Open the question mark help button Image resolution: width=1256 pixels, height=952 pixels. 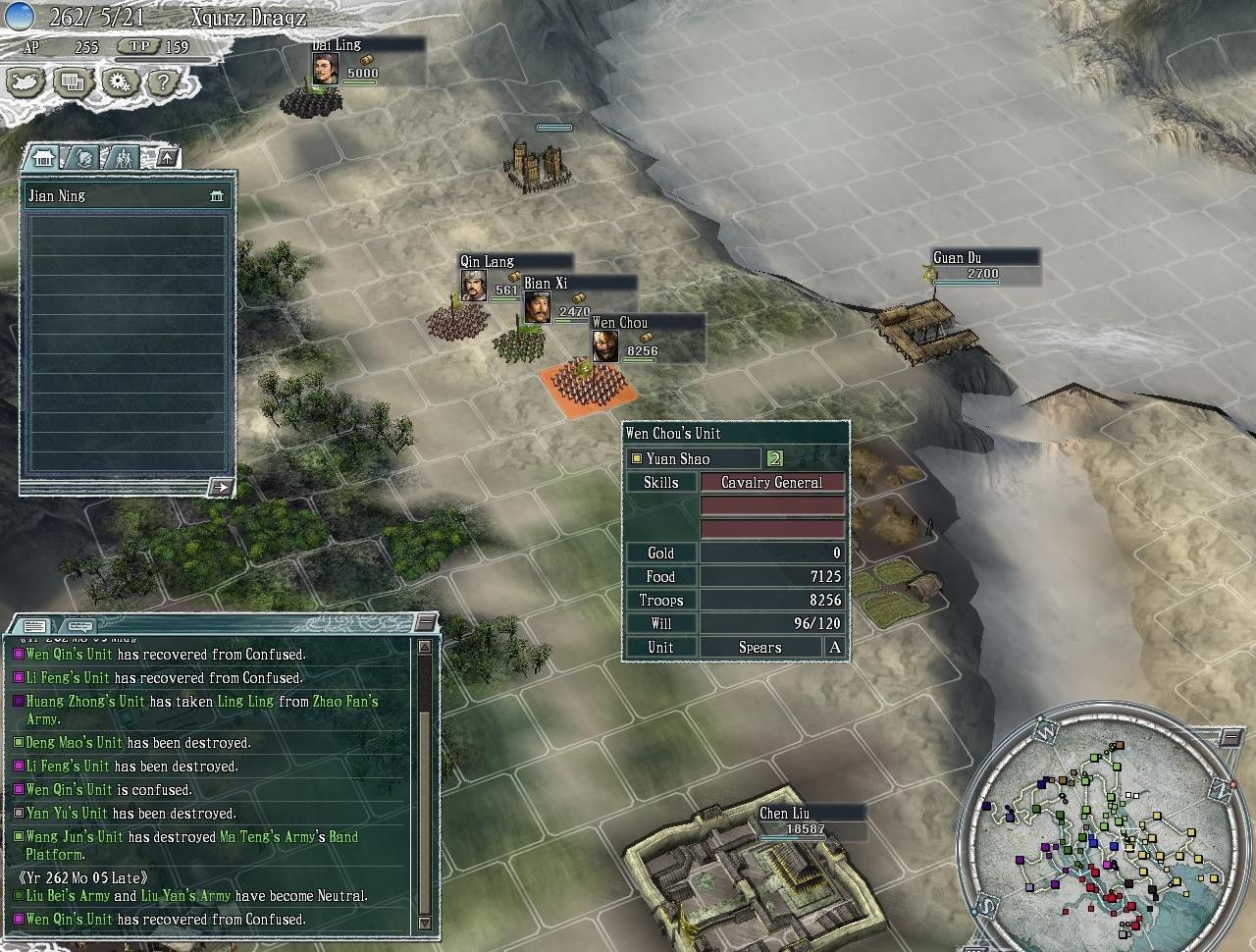tap(164, 82)
